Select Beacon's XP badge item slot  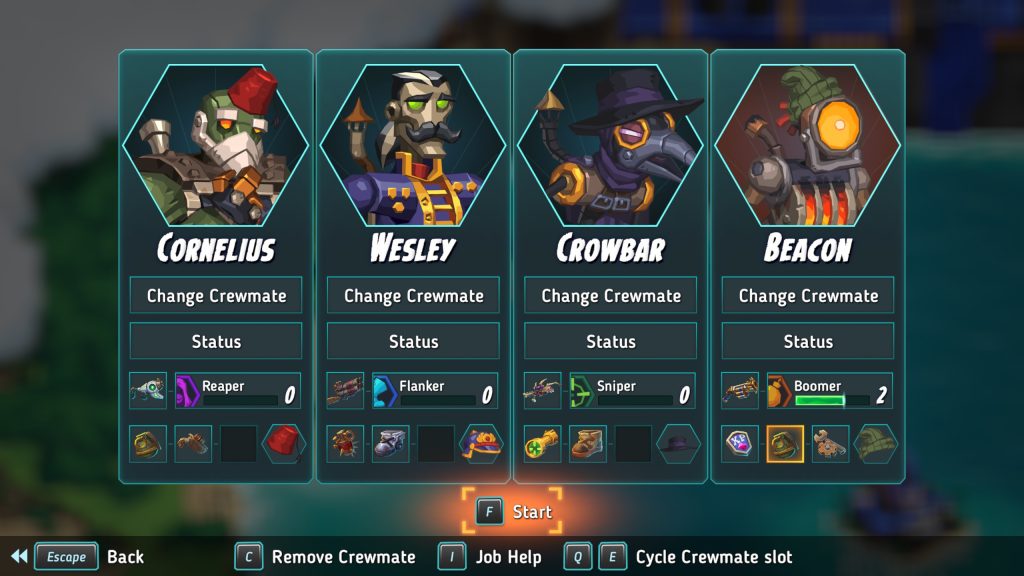pos(740,444)
